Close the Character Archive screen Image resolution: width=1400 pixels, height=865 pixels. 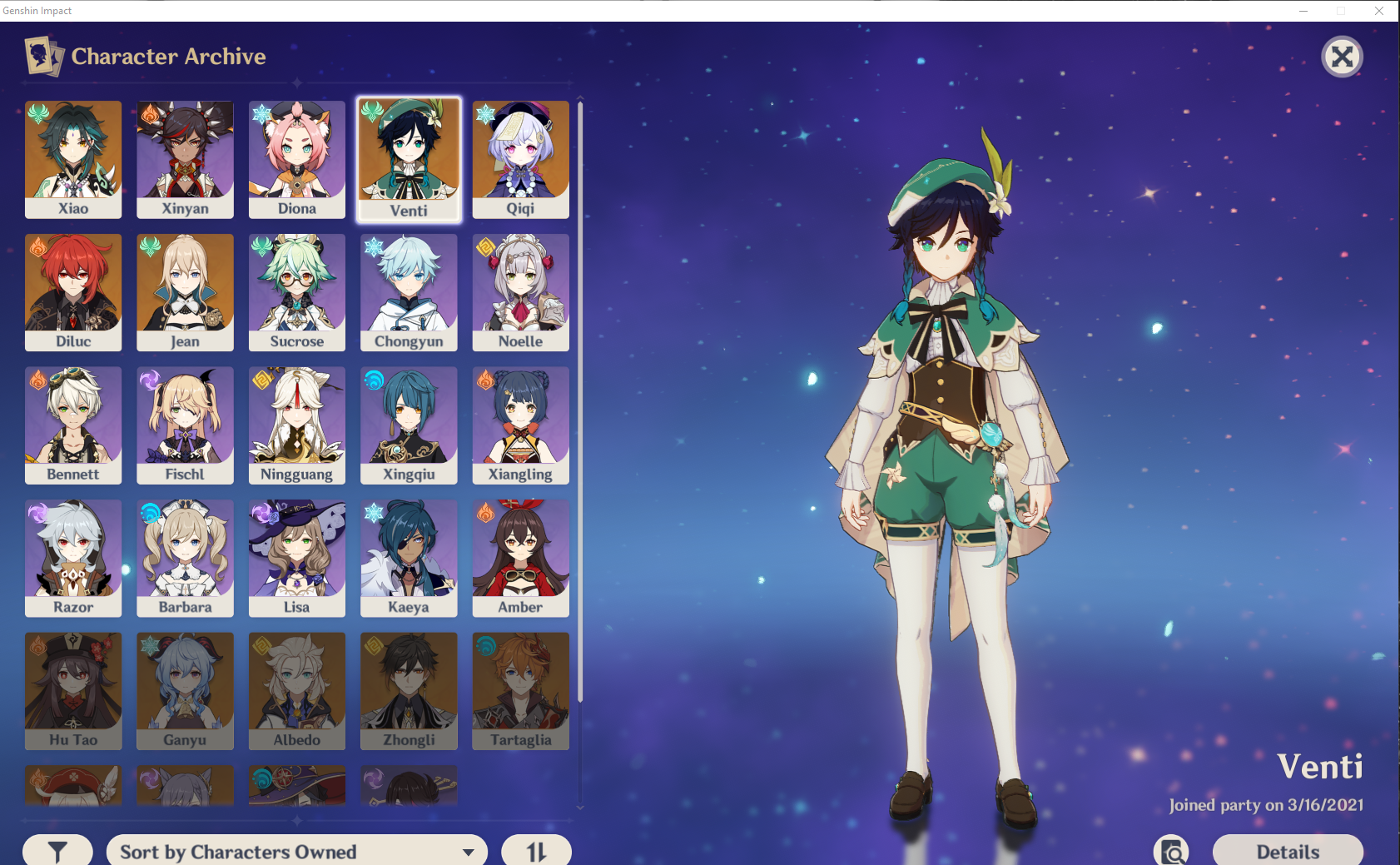[1342, 57]
